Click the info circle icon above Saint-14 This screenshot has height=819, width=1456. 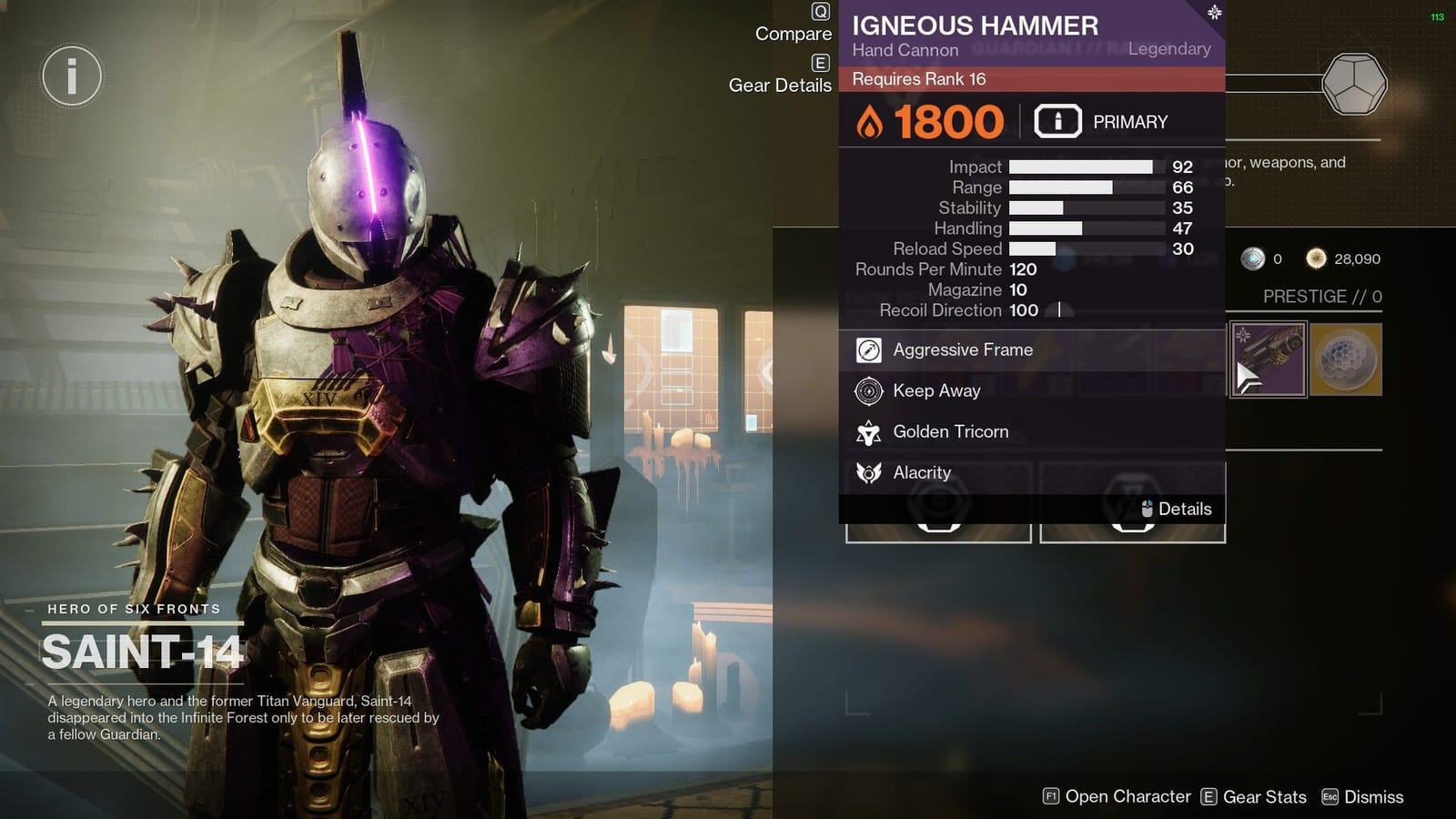tap(72, 76)
